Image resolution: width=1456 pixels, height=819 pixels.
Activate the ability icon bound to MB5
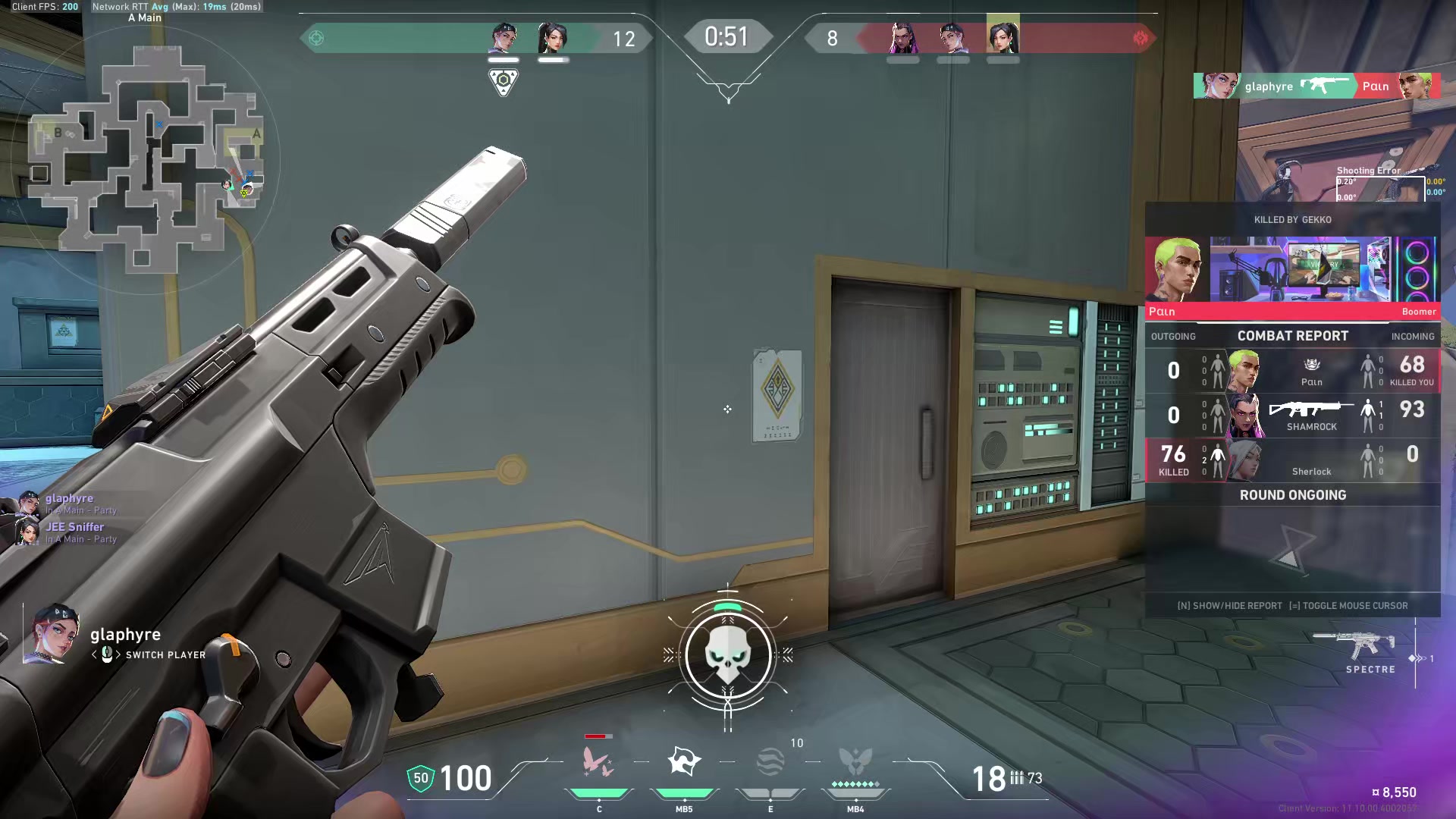683,761
